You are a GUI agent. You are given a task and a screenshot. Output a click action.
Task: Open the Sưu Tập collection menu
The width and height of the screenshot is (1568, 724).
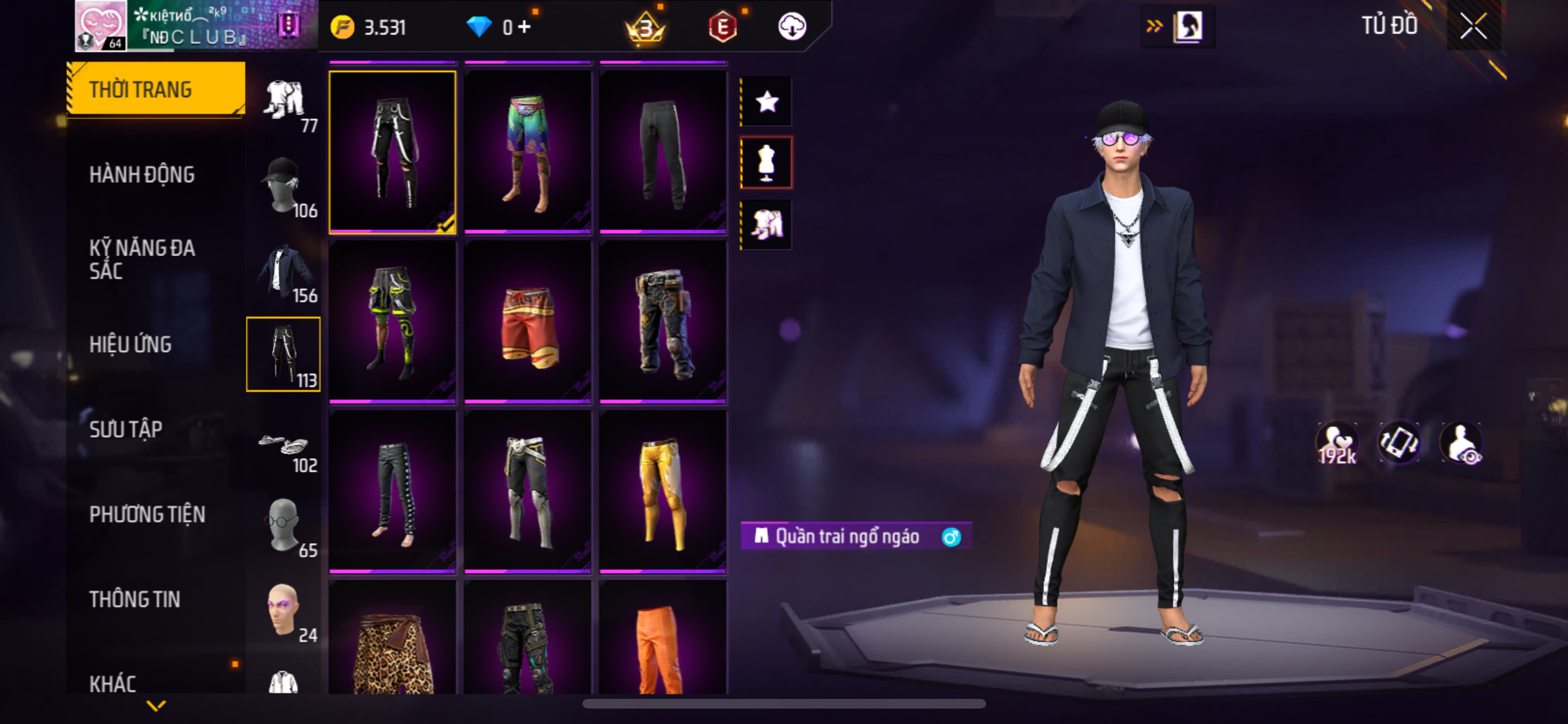(126, 429)
